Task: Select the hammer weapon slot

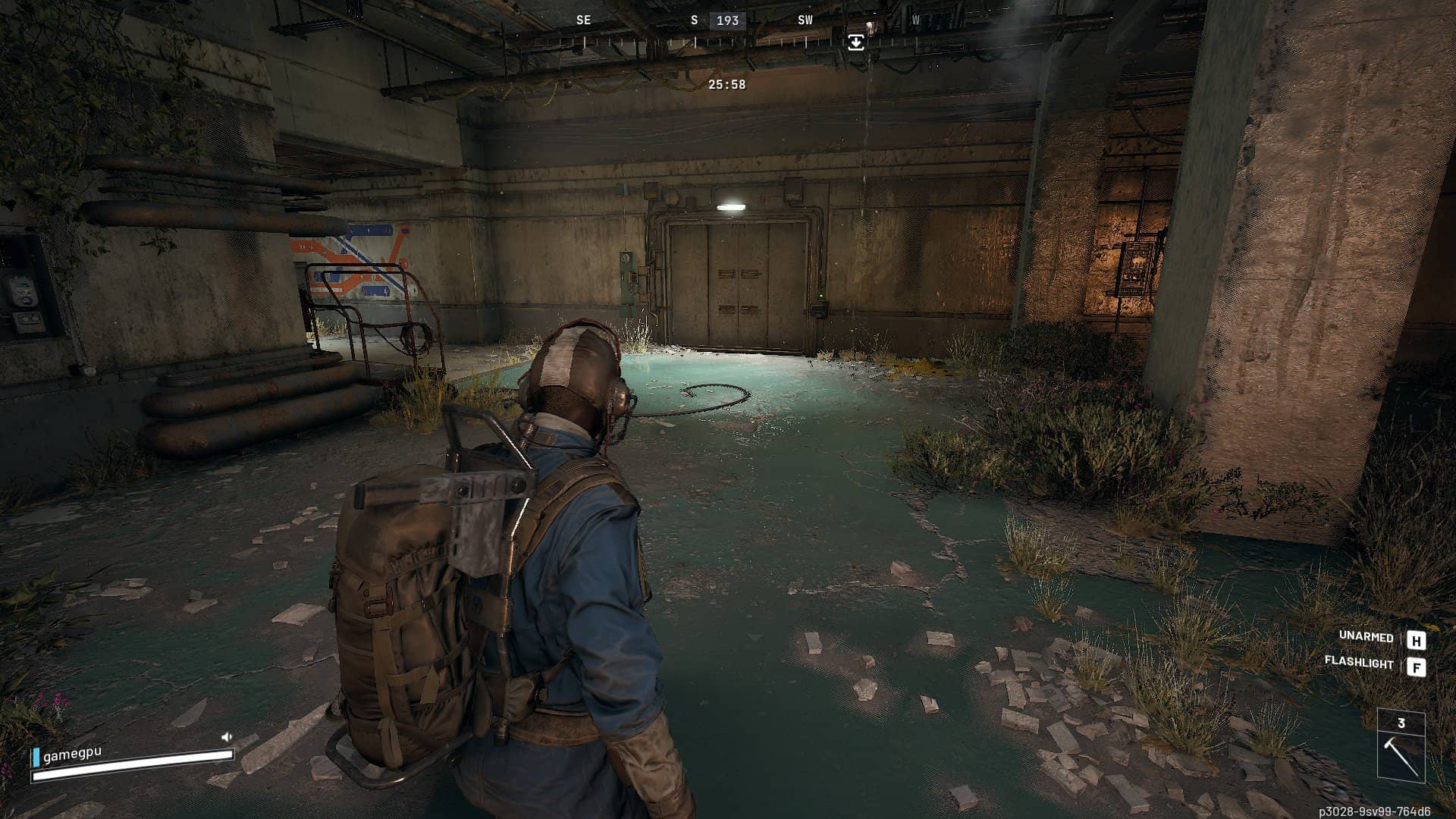Action: pos(1401,755)
